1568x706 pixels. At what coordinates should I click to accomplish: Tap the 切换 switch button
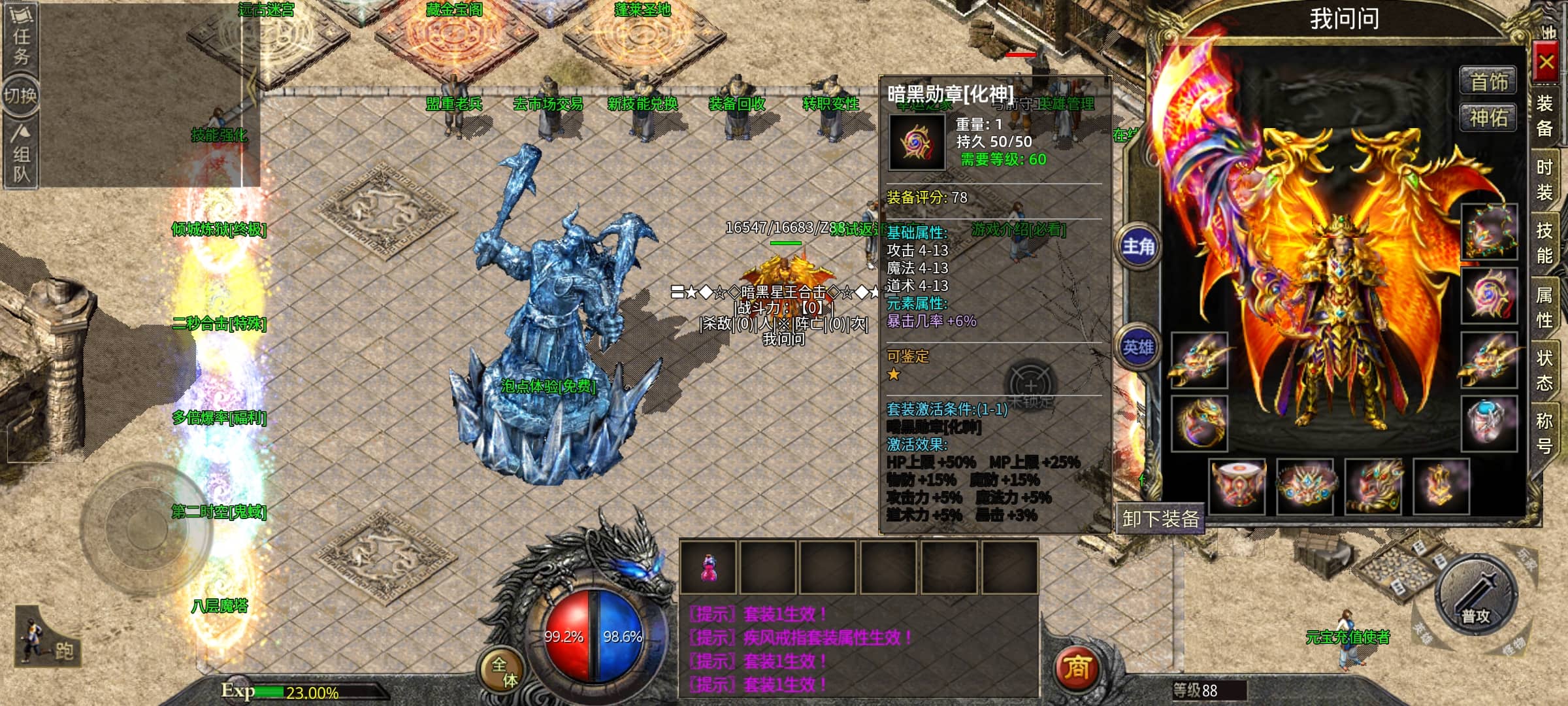[20, 96]
